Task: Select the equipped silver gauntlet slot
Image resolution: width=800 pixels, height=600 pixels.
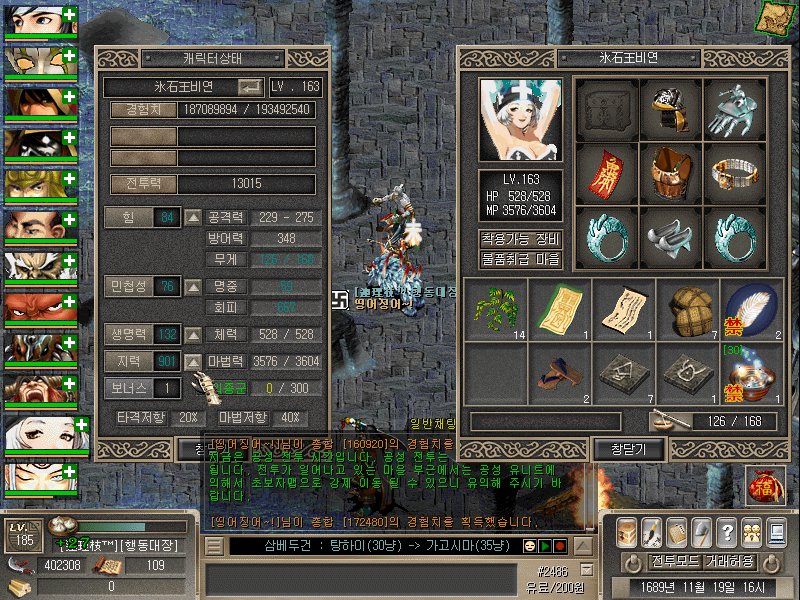Action: (735, 110)
